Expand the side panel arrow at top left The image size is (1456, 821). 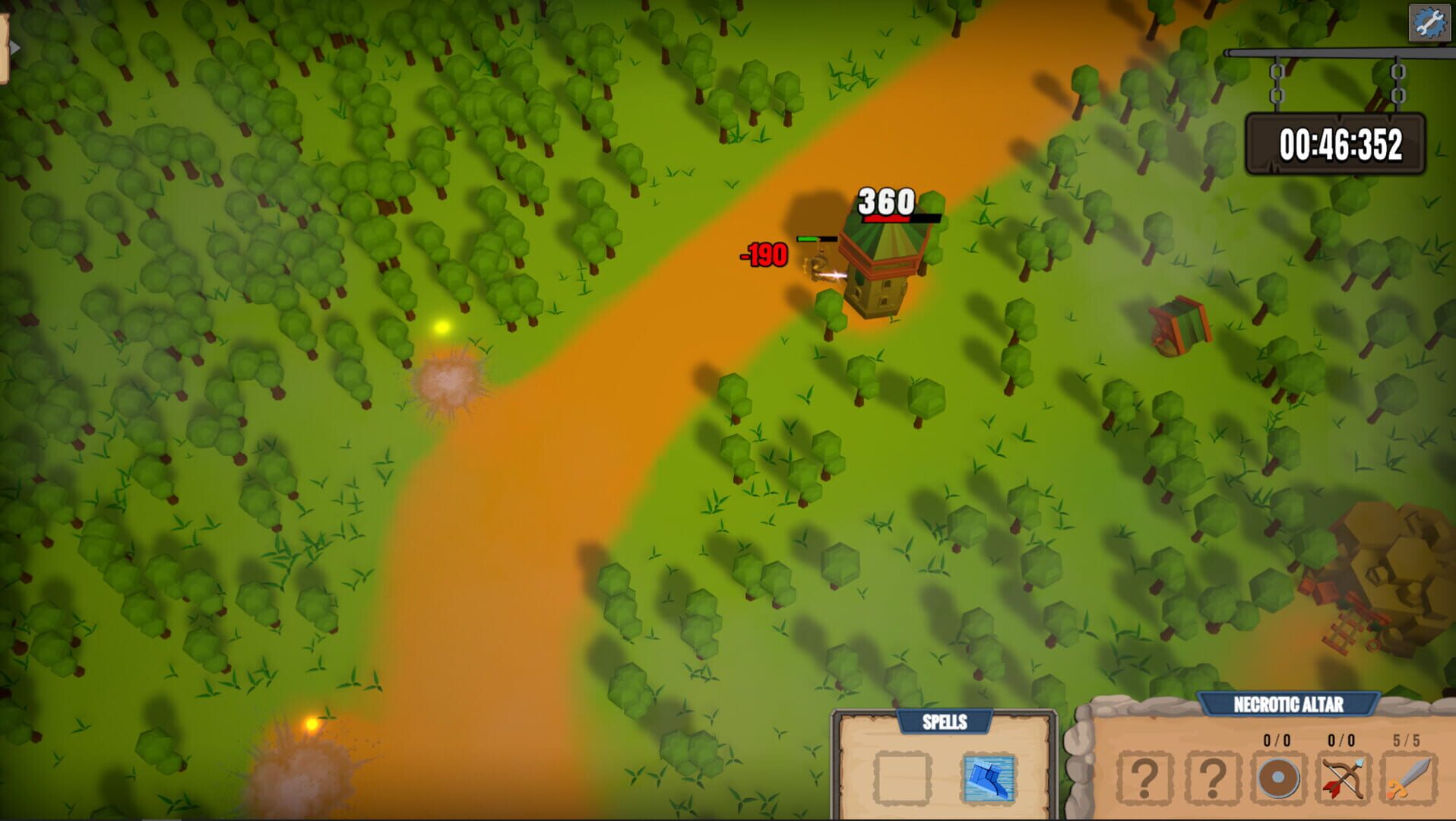pos(14,46)
